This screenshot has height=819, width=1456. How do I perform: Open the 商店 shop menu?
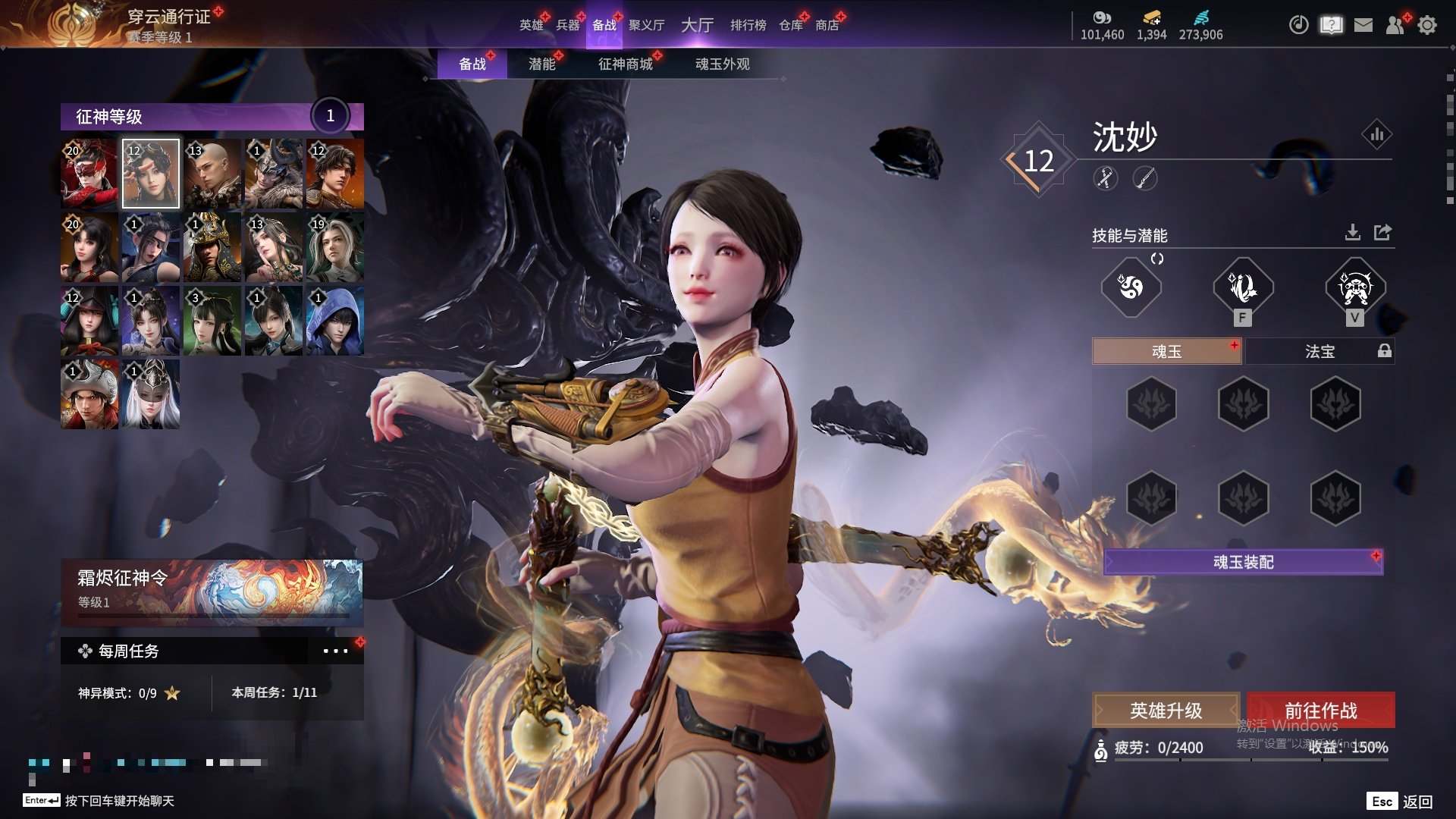click(827, 25)
